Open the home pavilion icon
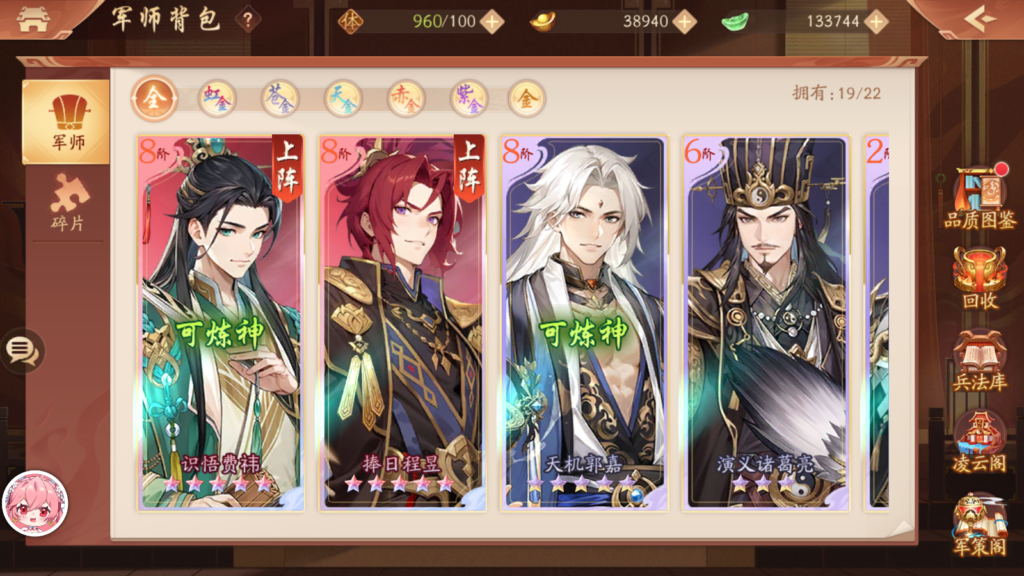The height and width of the screenshot is (576, 1024). click(33, 20)
